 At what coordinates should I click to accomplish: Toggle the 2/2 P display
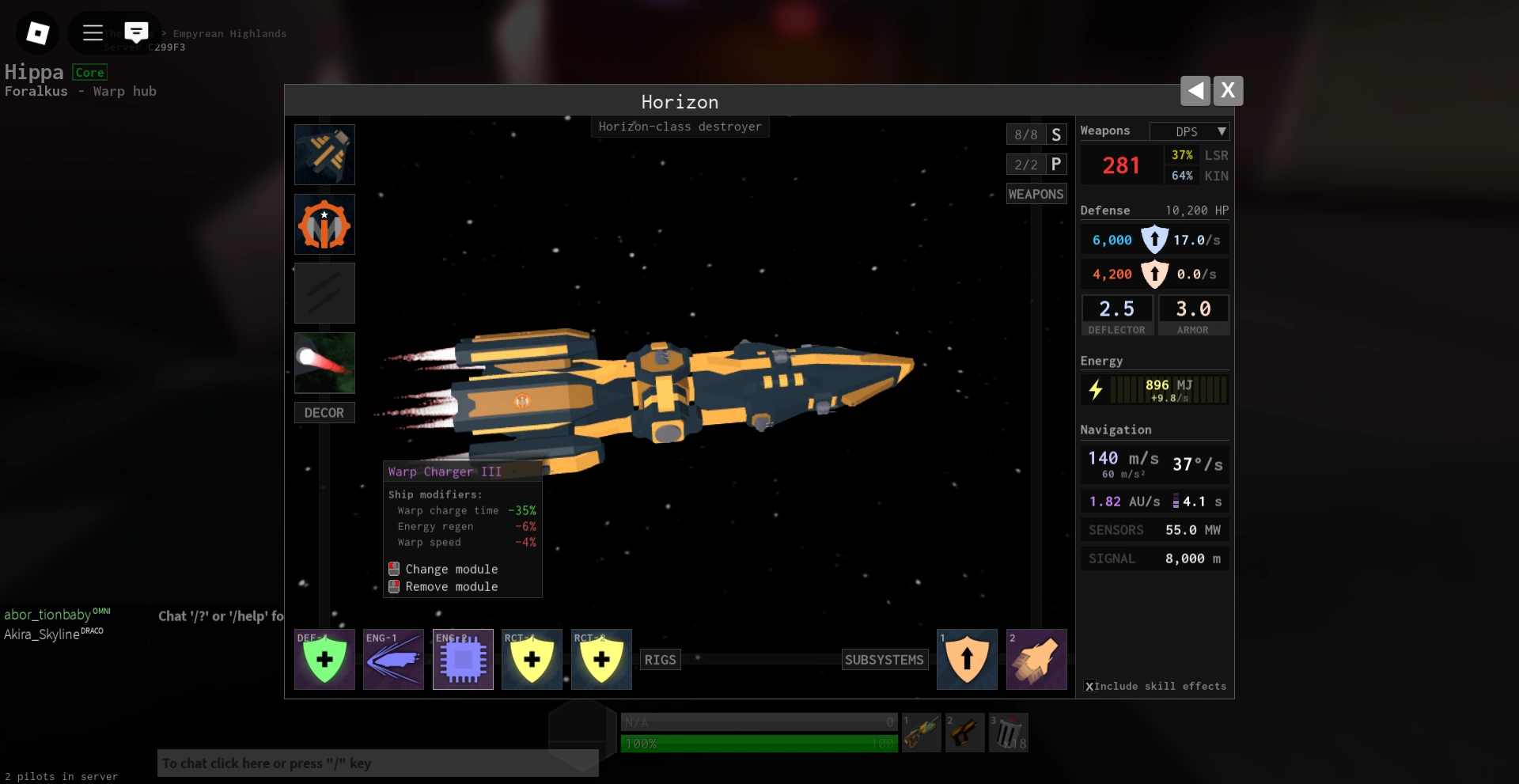1036,165
